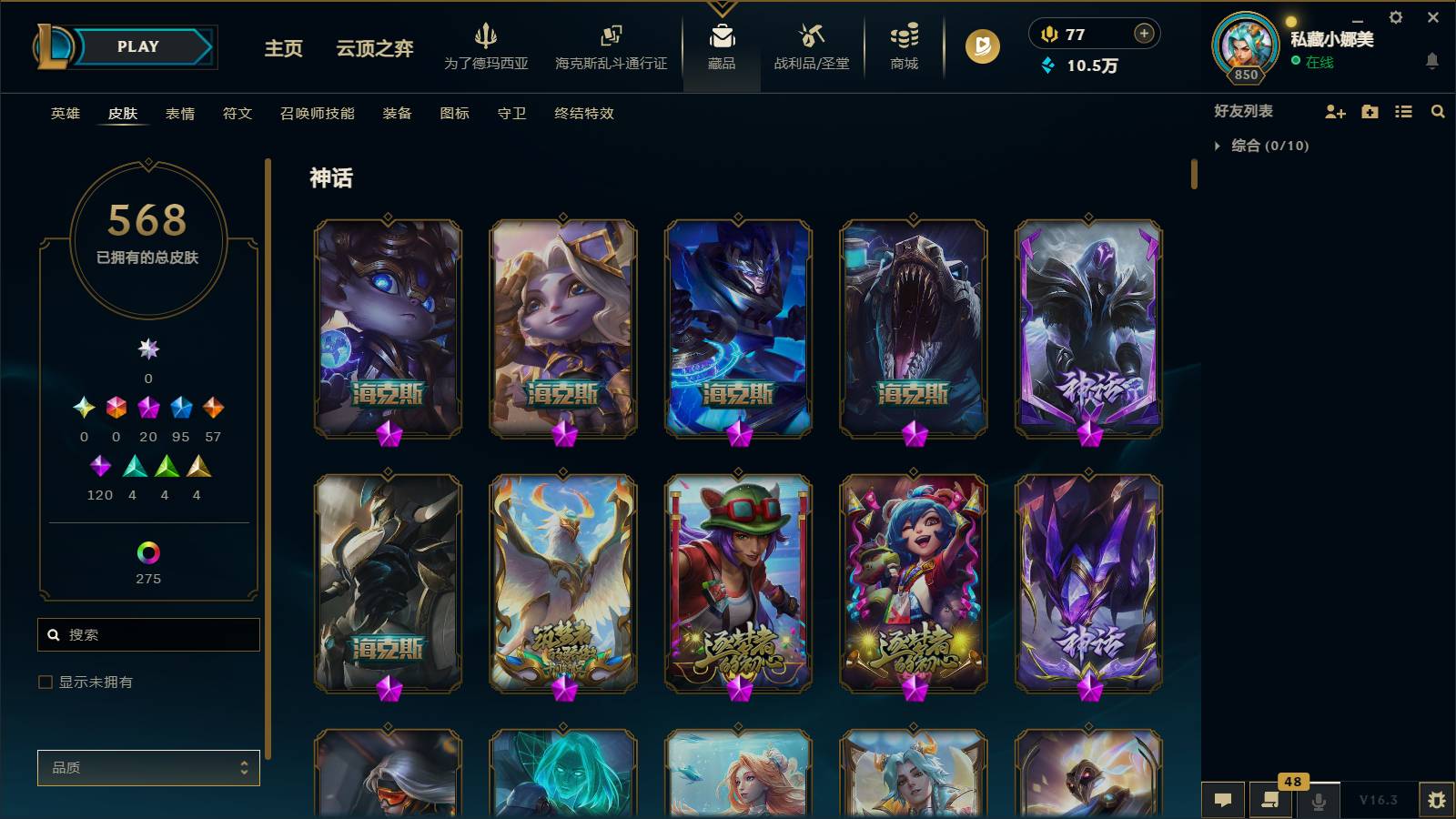Expand the missions panel showing 48 badge
This screenshot has height=819, width=1456.
(x=1270, y=799)
